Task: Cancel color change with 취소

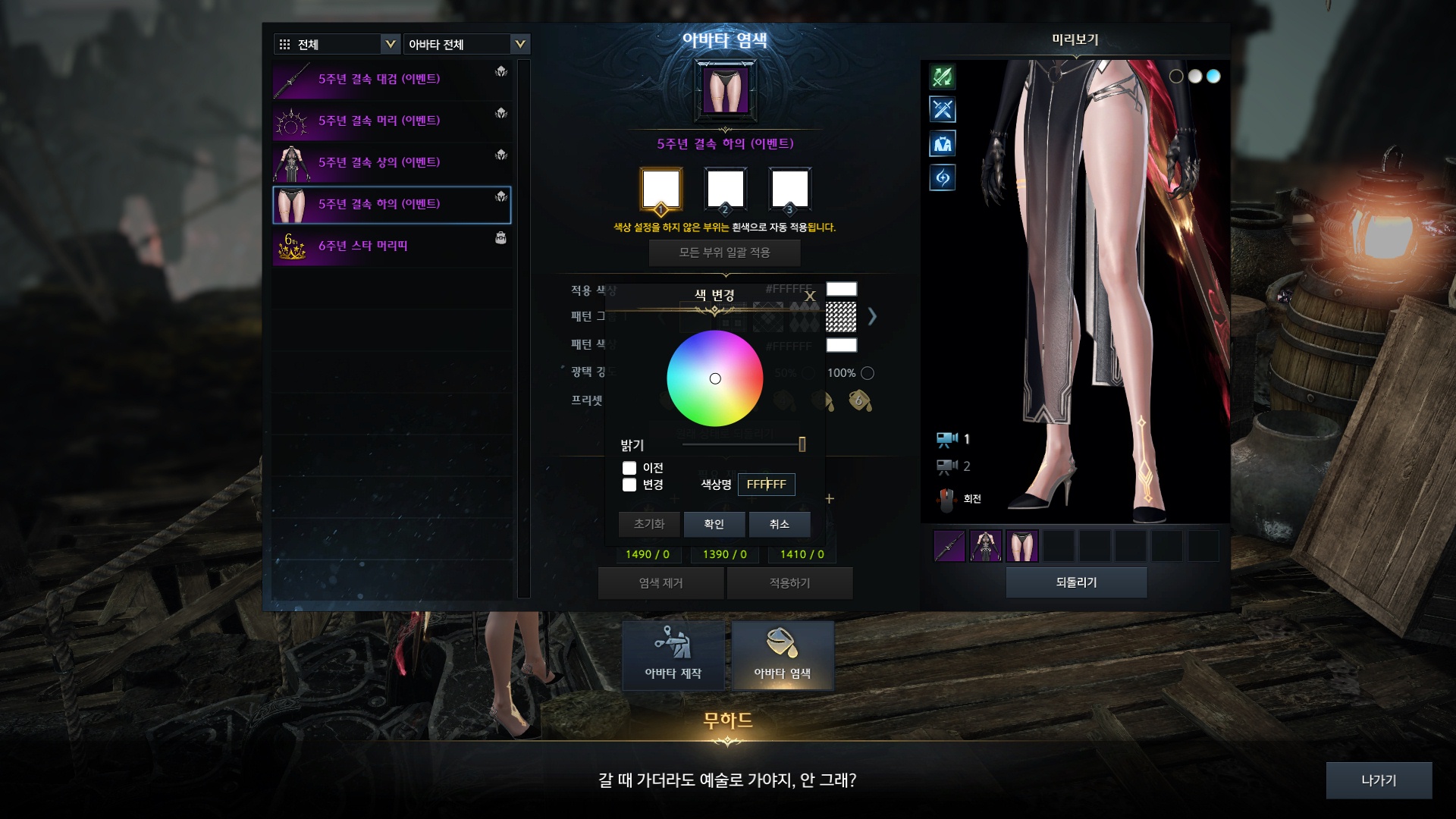Action: [779, 524]
